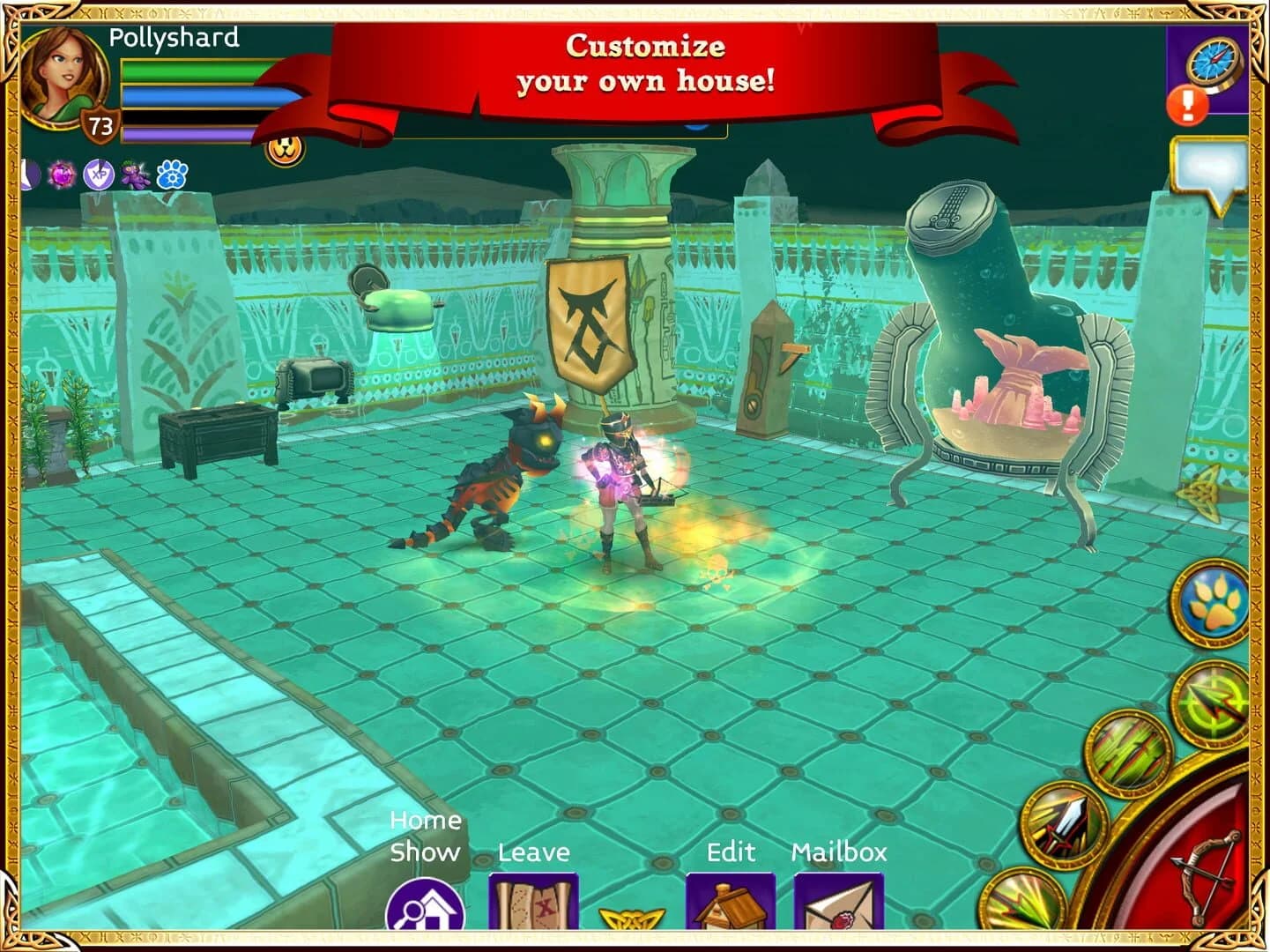Click the glowing gem buff icon
This screenshot has width=1270, height=952.
[x=61, y=175]
